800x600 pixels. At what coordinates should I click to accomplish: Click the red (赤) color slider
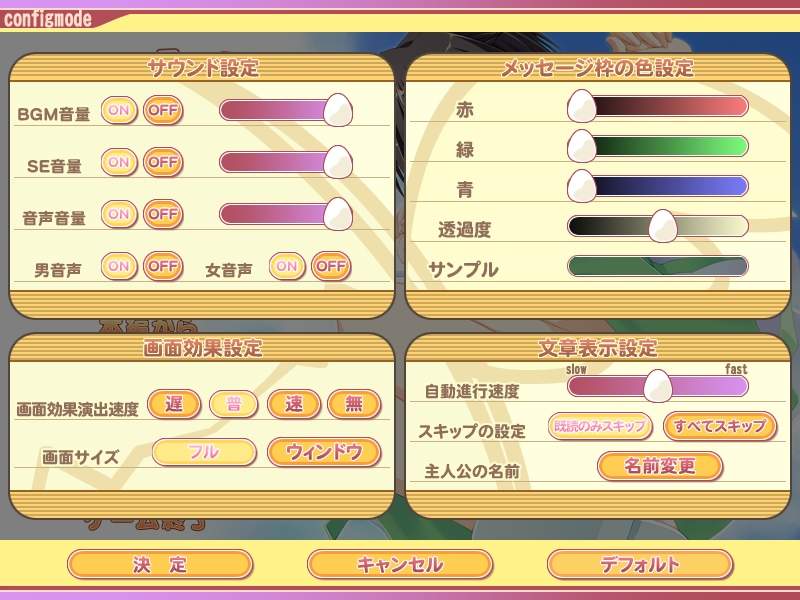pos(658,106)
